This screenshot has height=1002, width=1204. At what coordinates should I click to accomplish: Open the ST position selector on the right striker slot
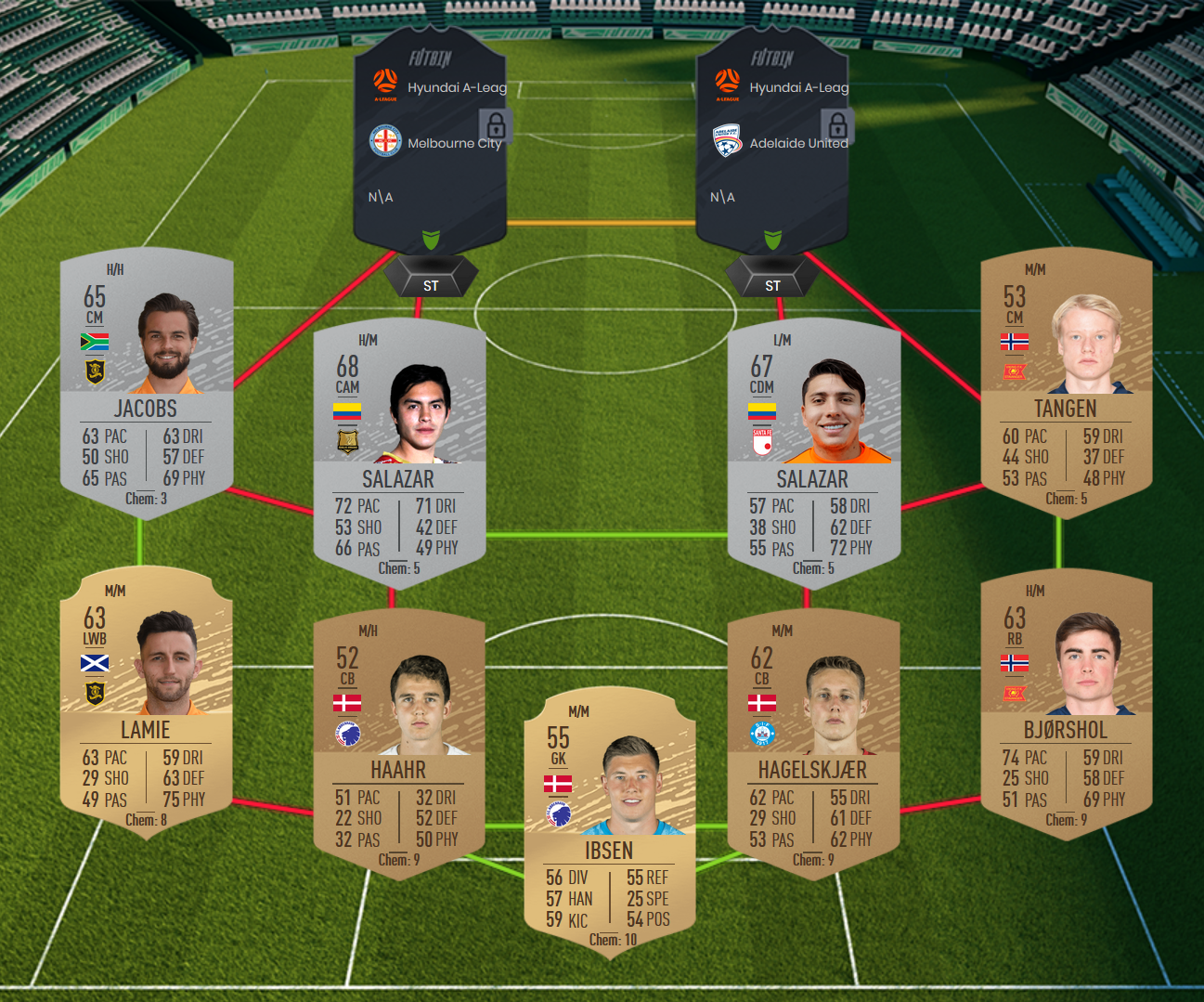(x=771, y=285)
